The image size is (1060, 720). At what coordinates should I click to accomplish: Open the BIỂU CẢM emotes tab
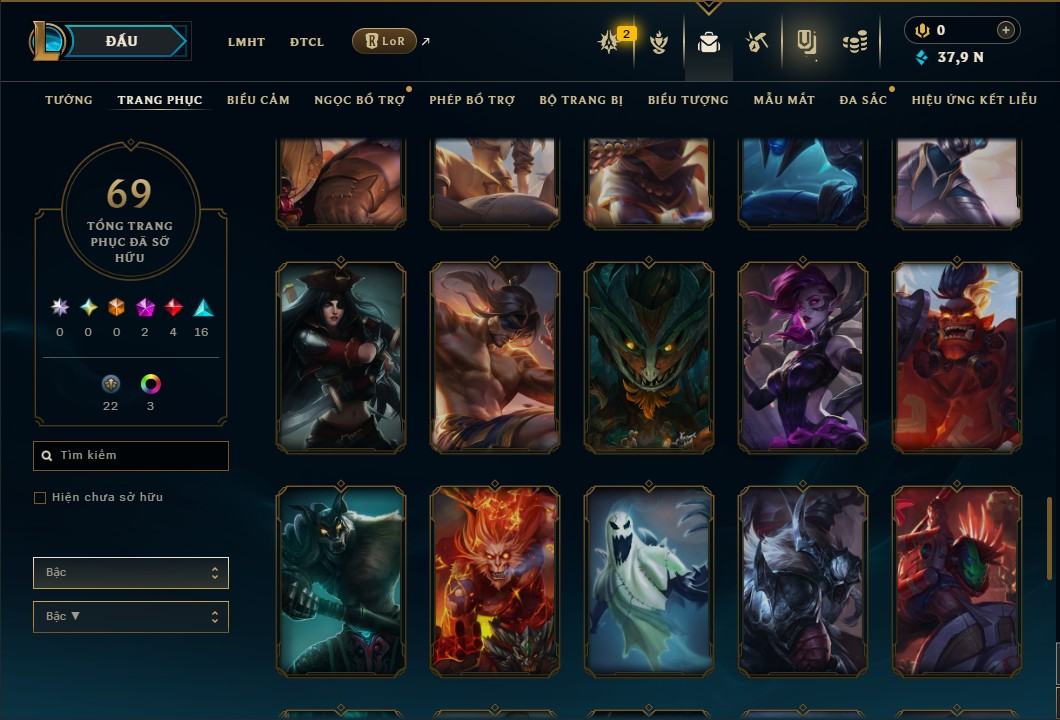point(258,100)
